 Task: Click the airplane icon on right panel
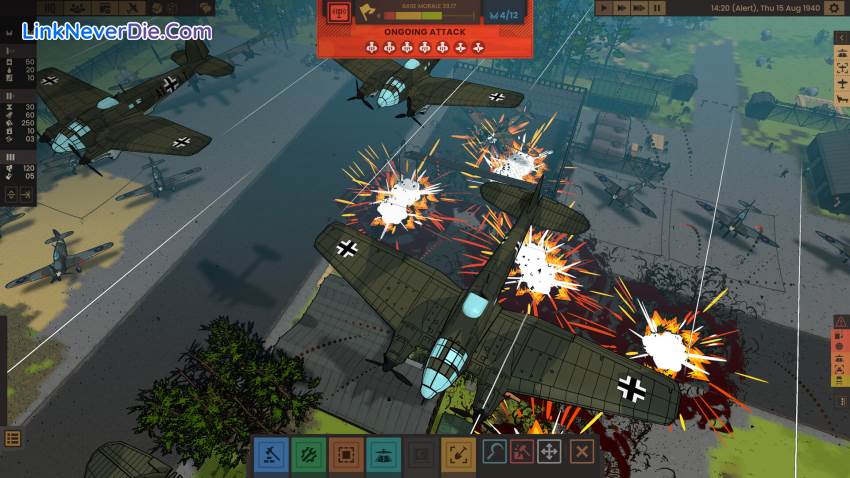tap(840, 85)
